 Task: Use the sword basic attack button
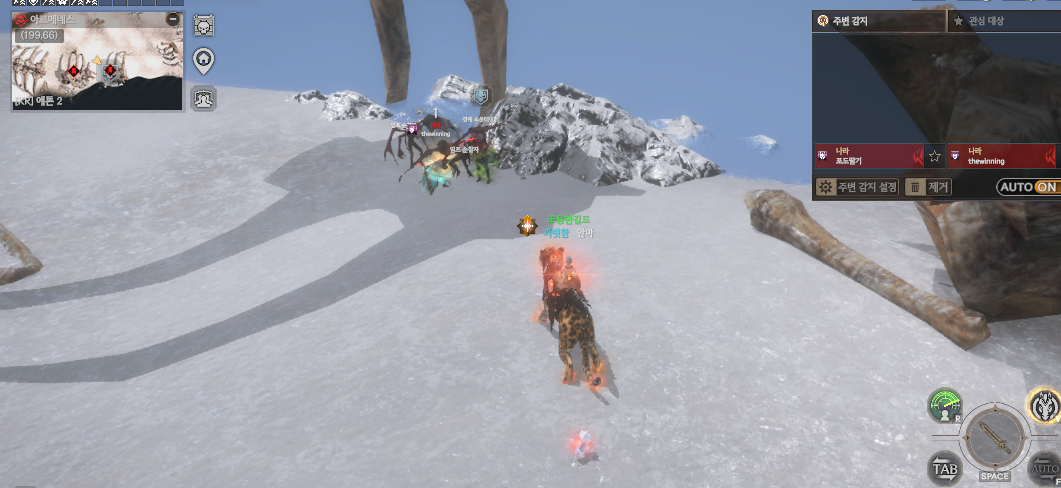994,437
